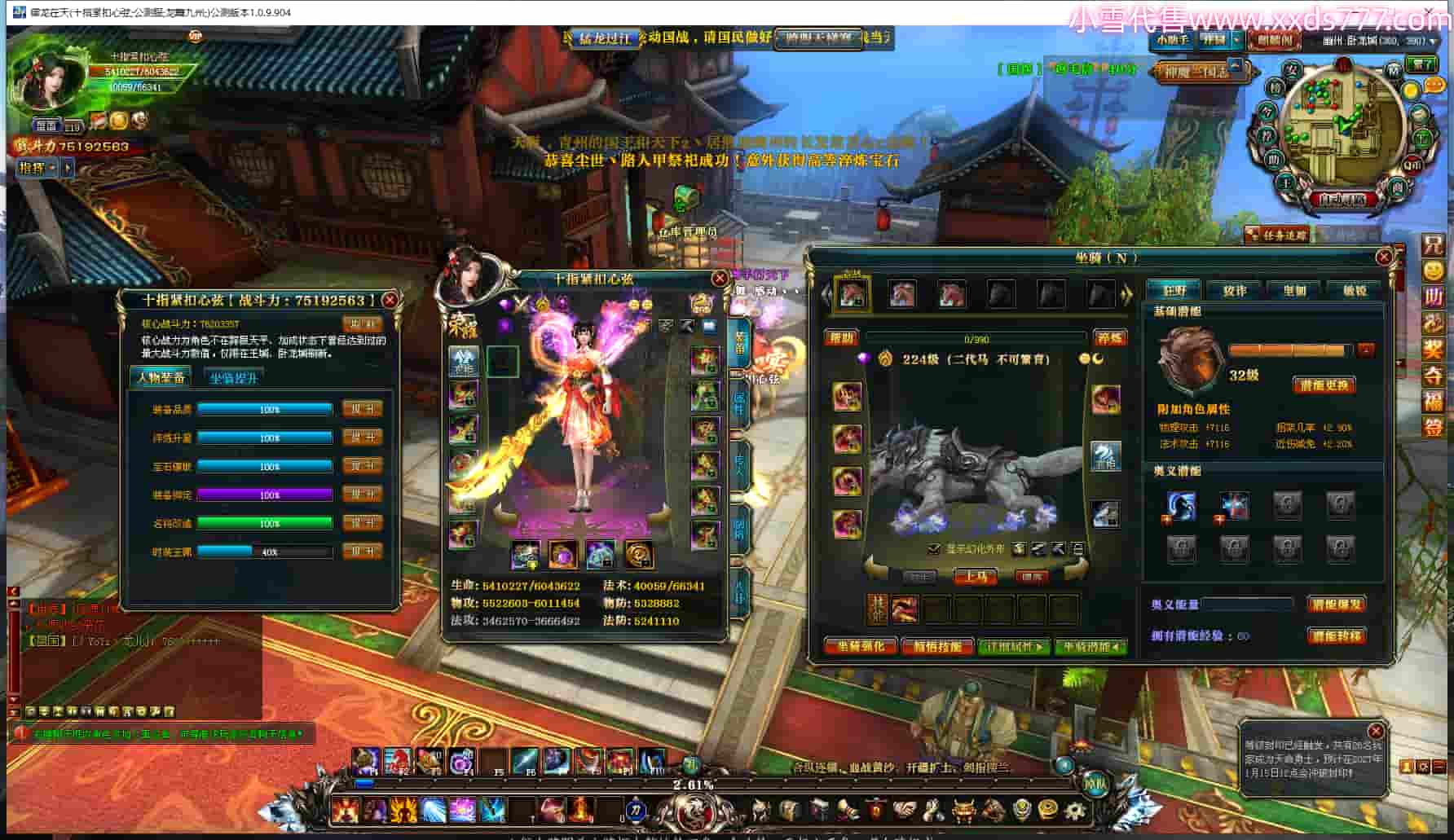Close the 坐骑 mount window
The height and width of the screenshot is (840, 1454).
tap(1383, 257)
